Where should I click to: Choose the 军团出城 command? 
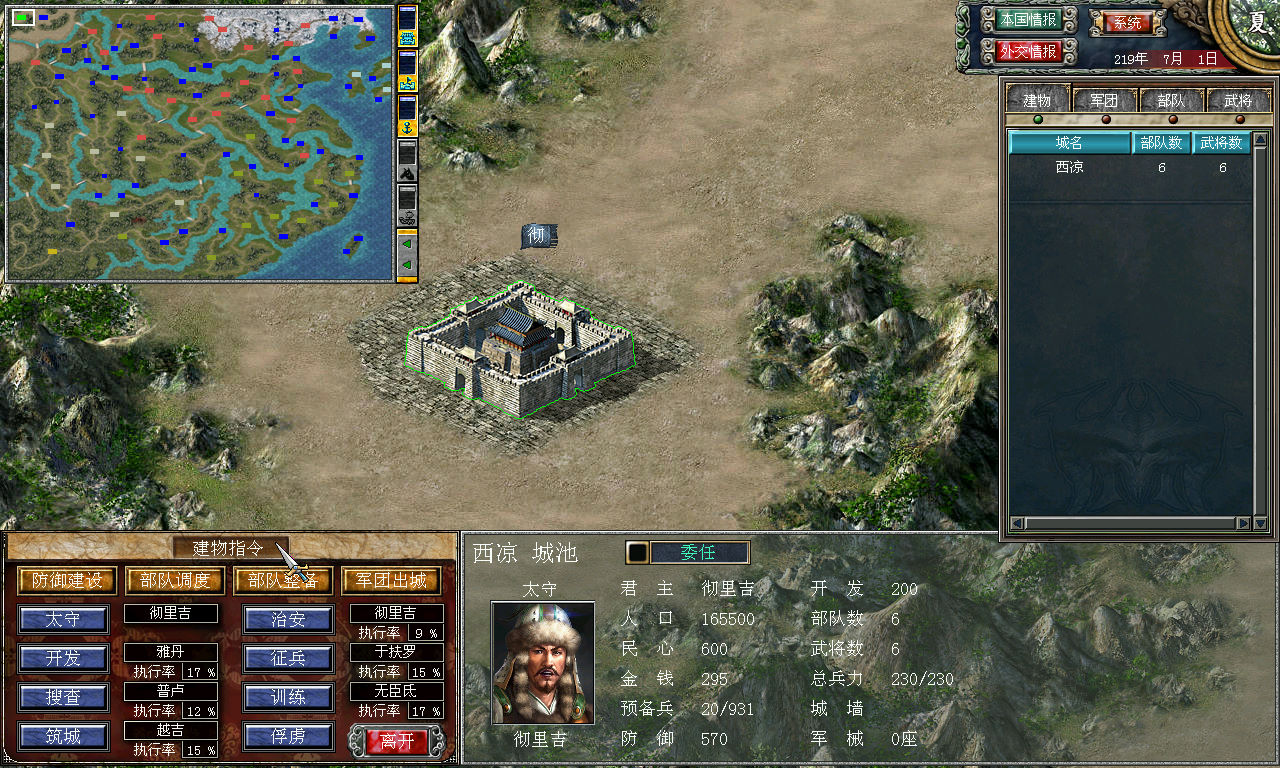point(391,581)
